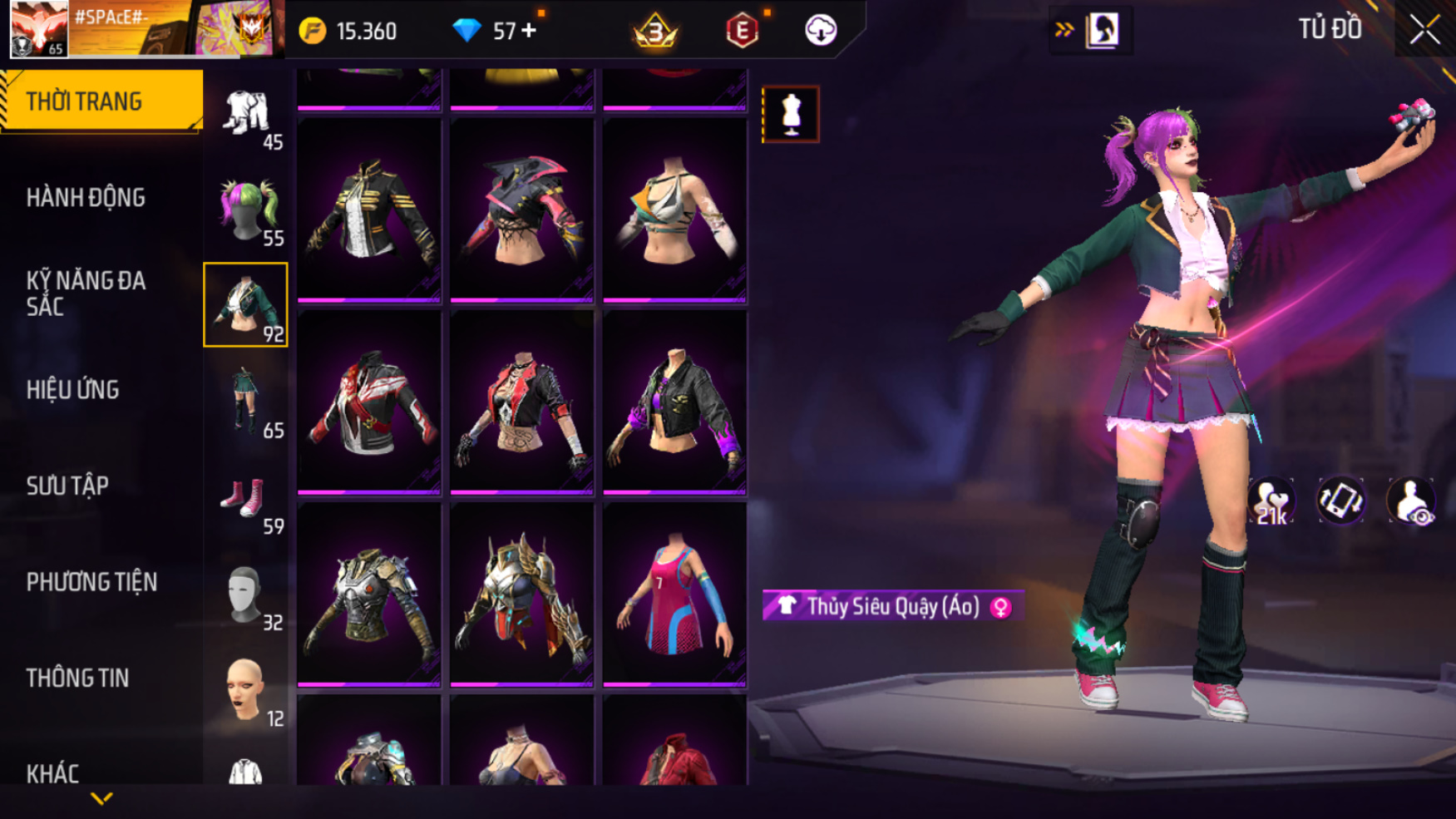Select the black jacket with purple flames
This screenshot has height=819, width=1456.
click(x=674, y=402)
